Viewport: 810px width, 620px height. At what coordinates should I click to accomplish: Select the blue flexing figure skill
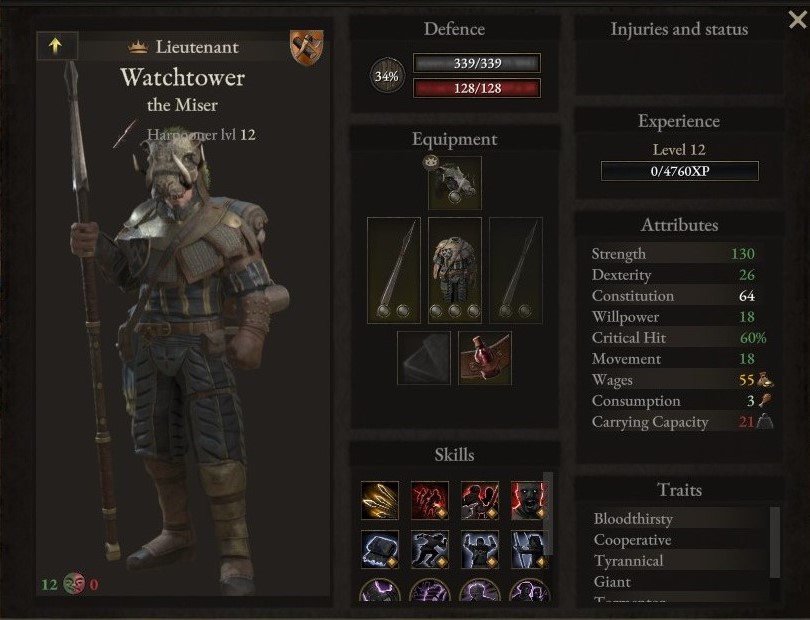coord(480,549)
